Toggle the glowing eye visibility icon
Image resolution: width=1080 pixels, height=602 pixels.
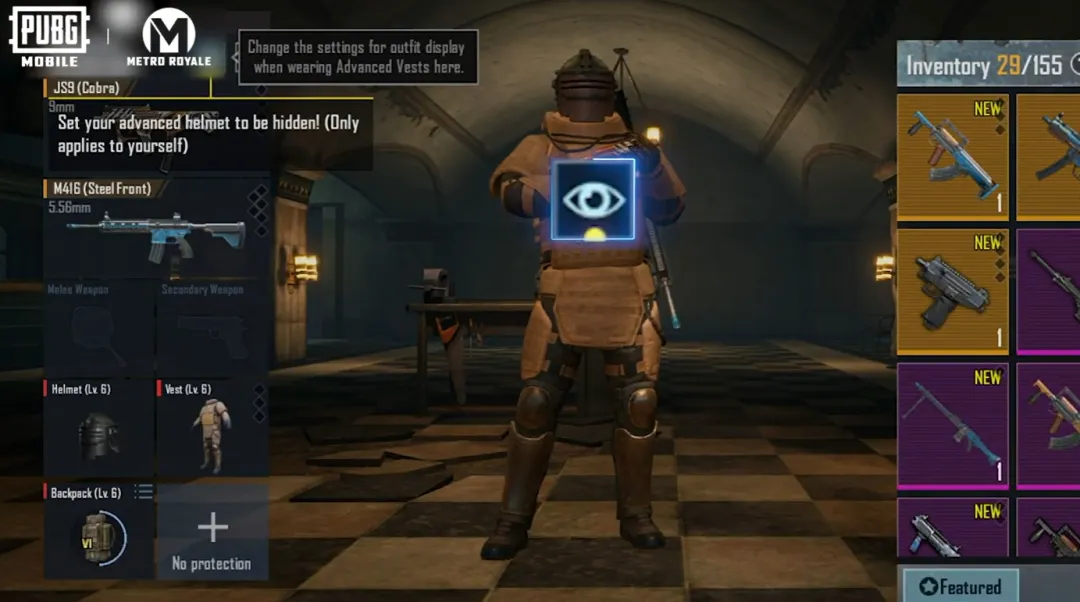[593, 199]
